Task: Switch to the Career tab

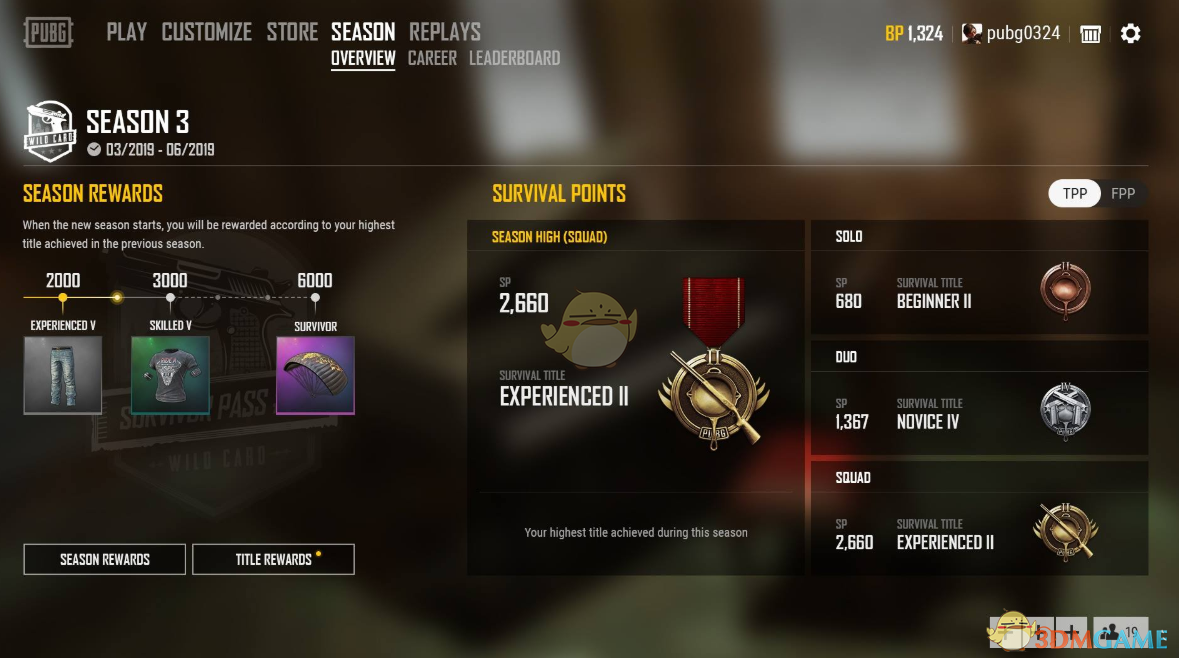Action: click(432, 58)
